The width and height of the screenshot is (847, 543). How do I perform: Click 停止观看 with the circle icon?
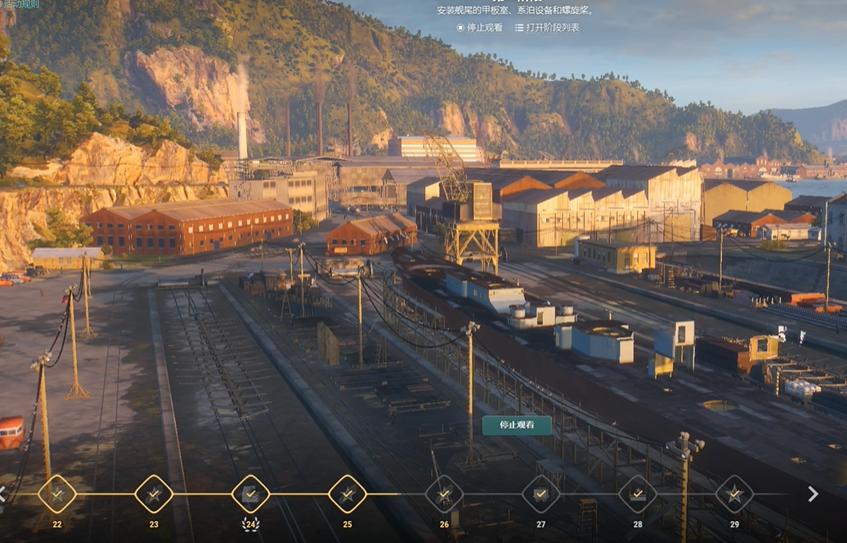(x=479, y=27)
